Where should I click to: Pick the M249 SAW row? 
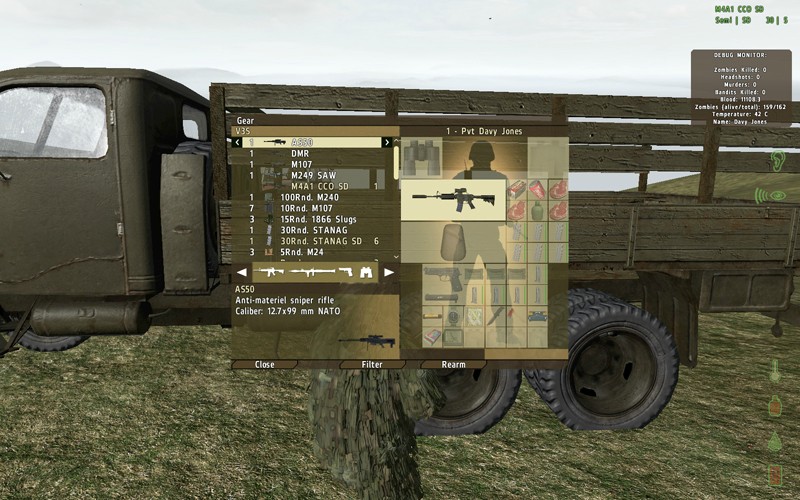313,175
